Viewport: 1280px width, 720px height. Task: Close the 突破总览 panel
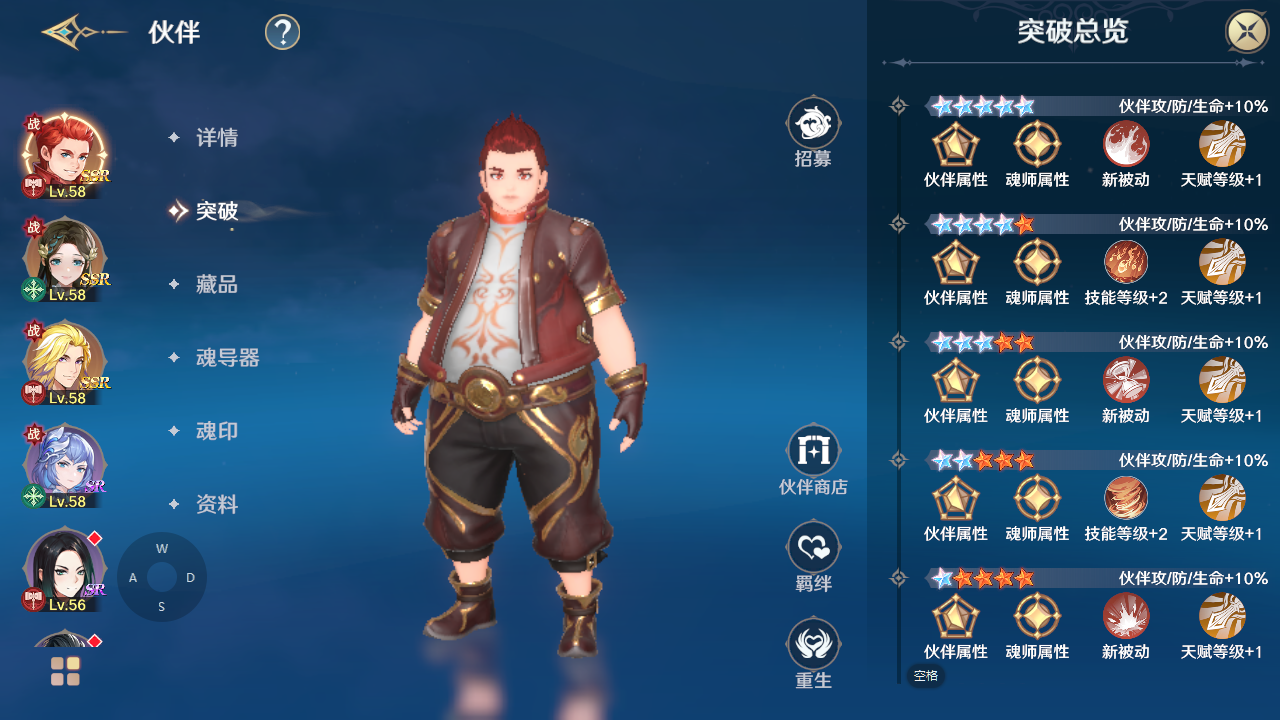pyautogui.click(x=1247, y=32)
